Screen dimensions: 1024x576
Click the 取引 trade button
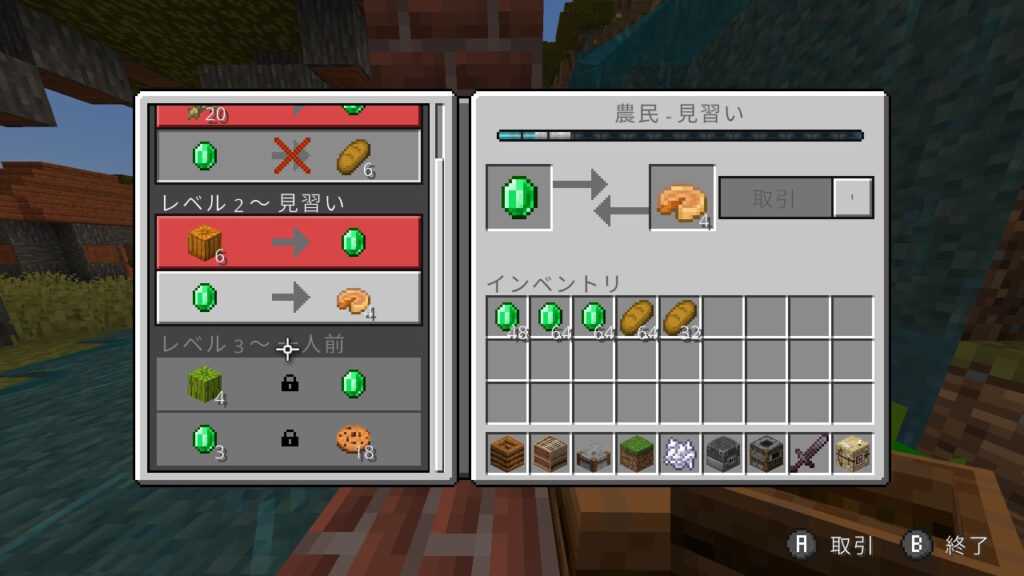click(x=775, y=197)
